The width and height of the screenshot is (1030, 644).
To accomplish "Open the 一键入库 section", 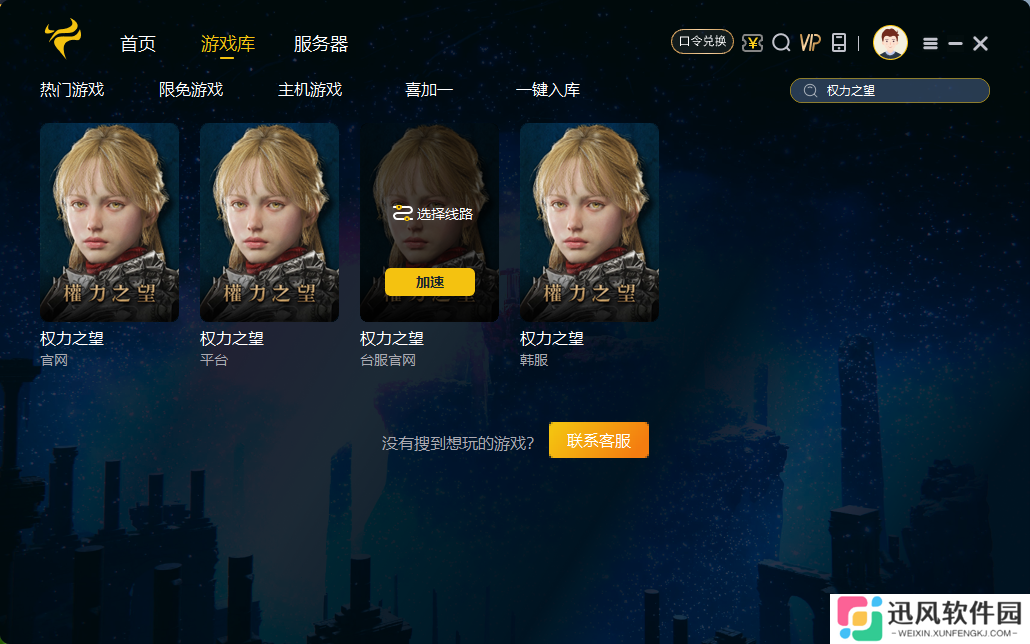I will [548, 90].
